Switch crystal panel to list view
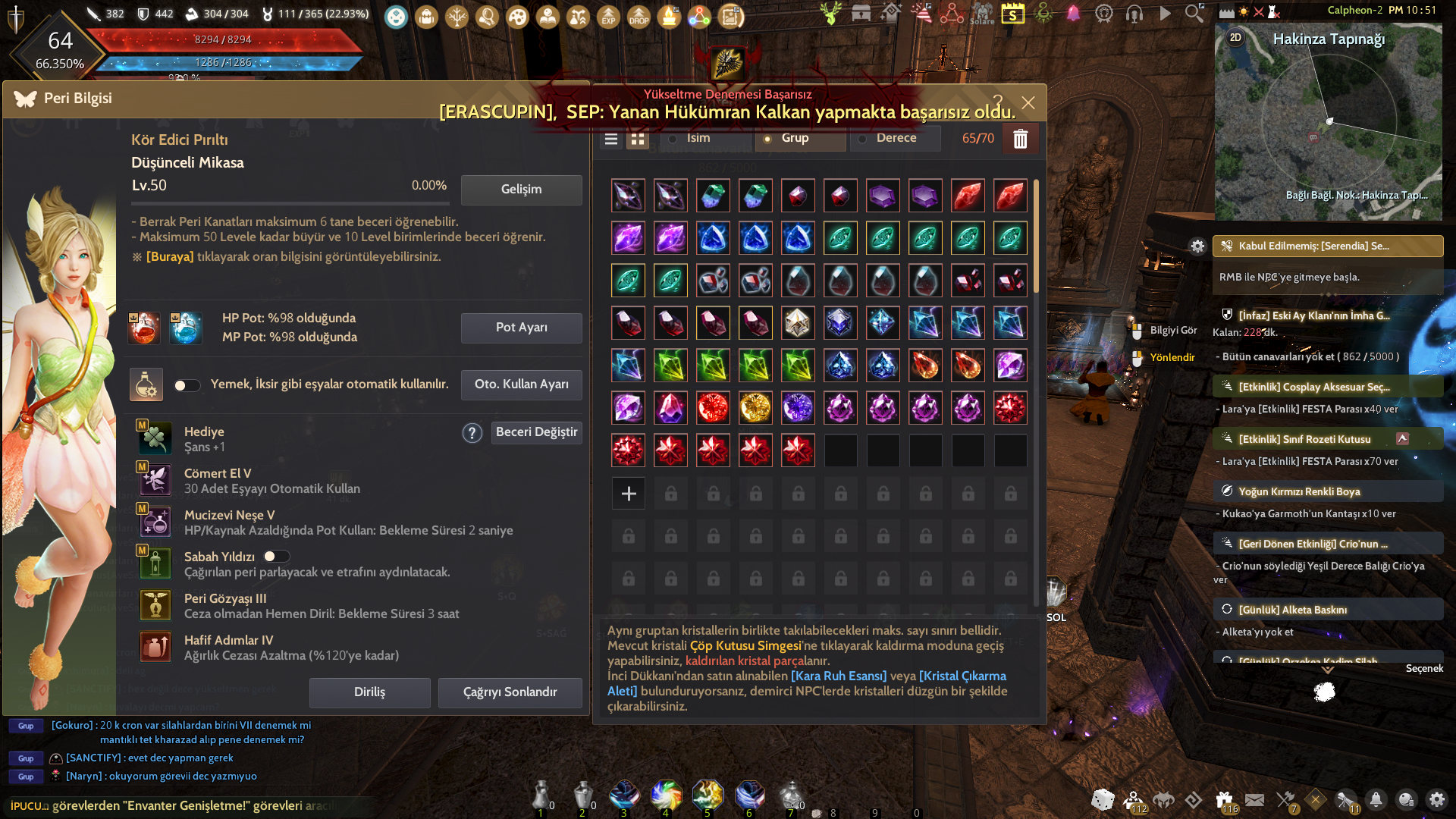Viewport: 1456px width, 819px height. [x=610, y=139]
